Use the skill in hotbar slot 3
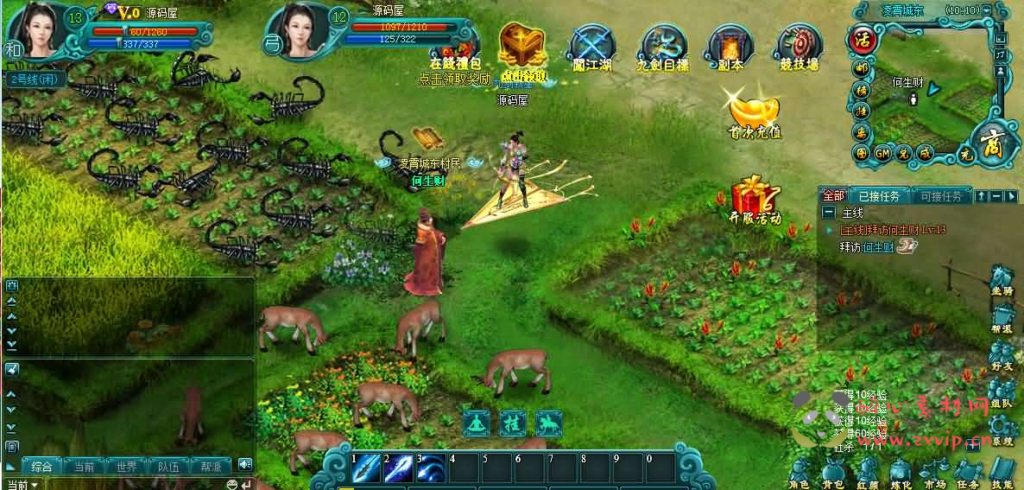This screenshot has height=490, width=1024. click(431, 469)
